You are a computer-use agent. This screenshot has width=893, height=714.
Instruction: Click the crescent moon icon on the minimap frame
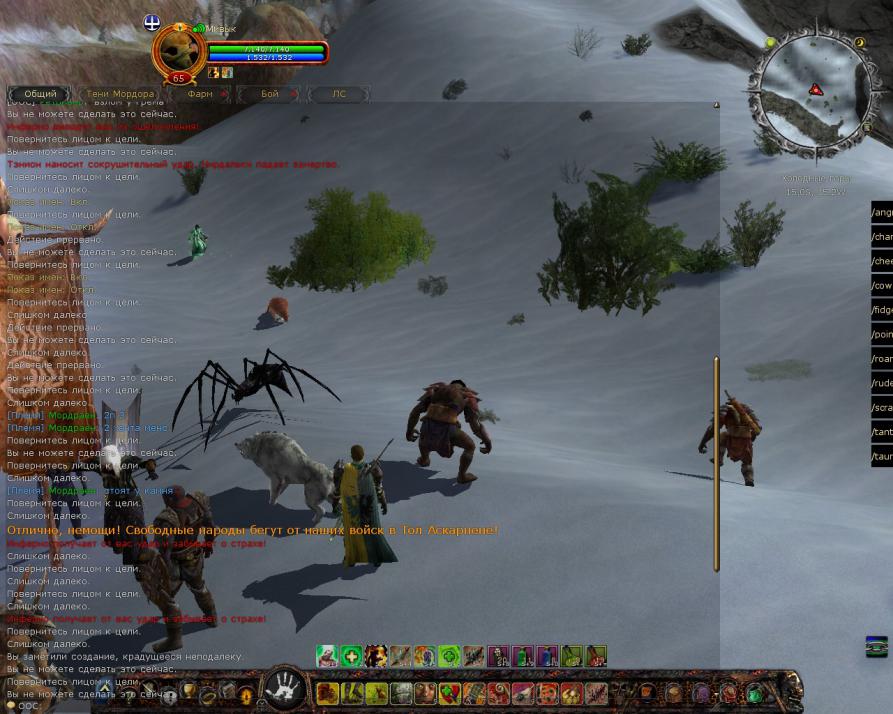pyautogui.click(x=860, y=43)
